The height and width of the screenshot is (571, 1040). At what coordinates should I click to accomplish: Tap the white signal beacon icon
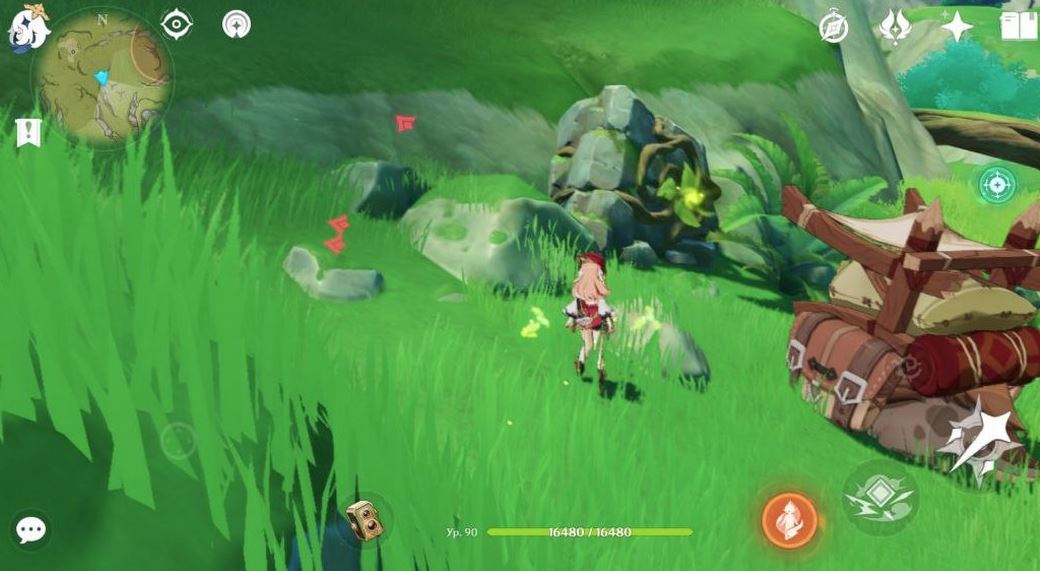(236, 24)
